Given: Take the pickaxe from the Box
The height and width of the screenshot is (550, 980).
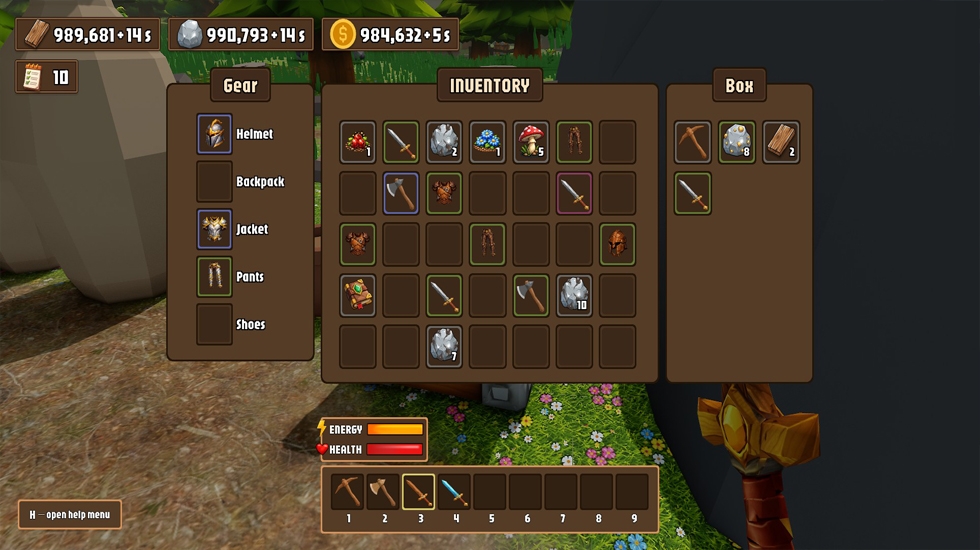Looking at the screenshot, I should point(692,142).
